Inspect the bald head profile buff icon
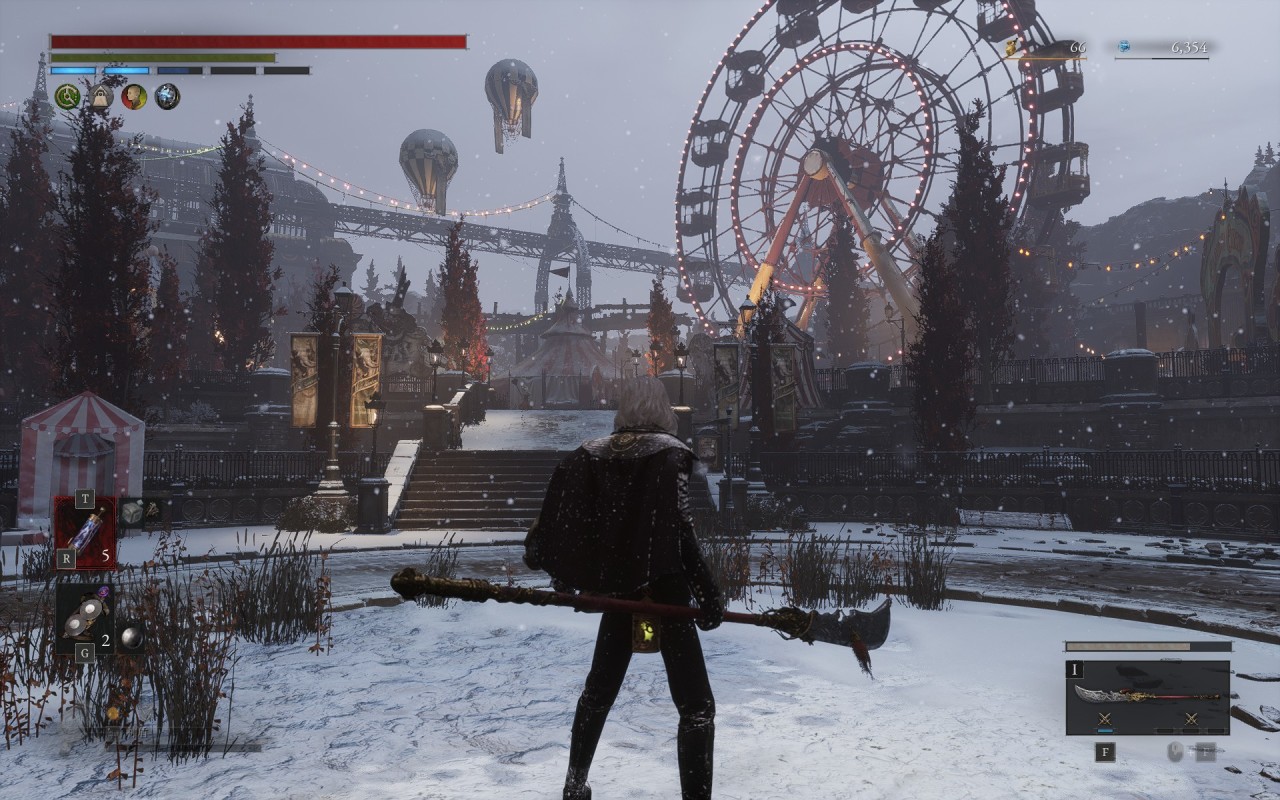This screenshot has width=1280, height=800. [x=134, y=97]
